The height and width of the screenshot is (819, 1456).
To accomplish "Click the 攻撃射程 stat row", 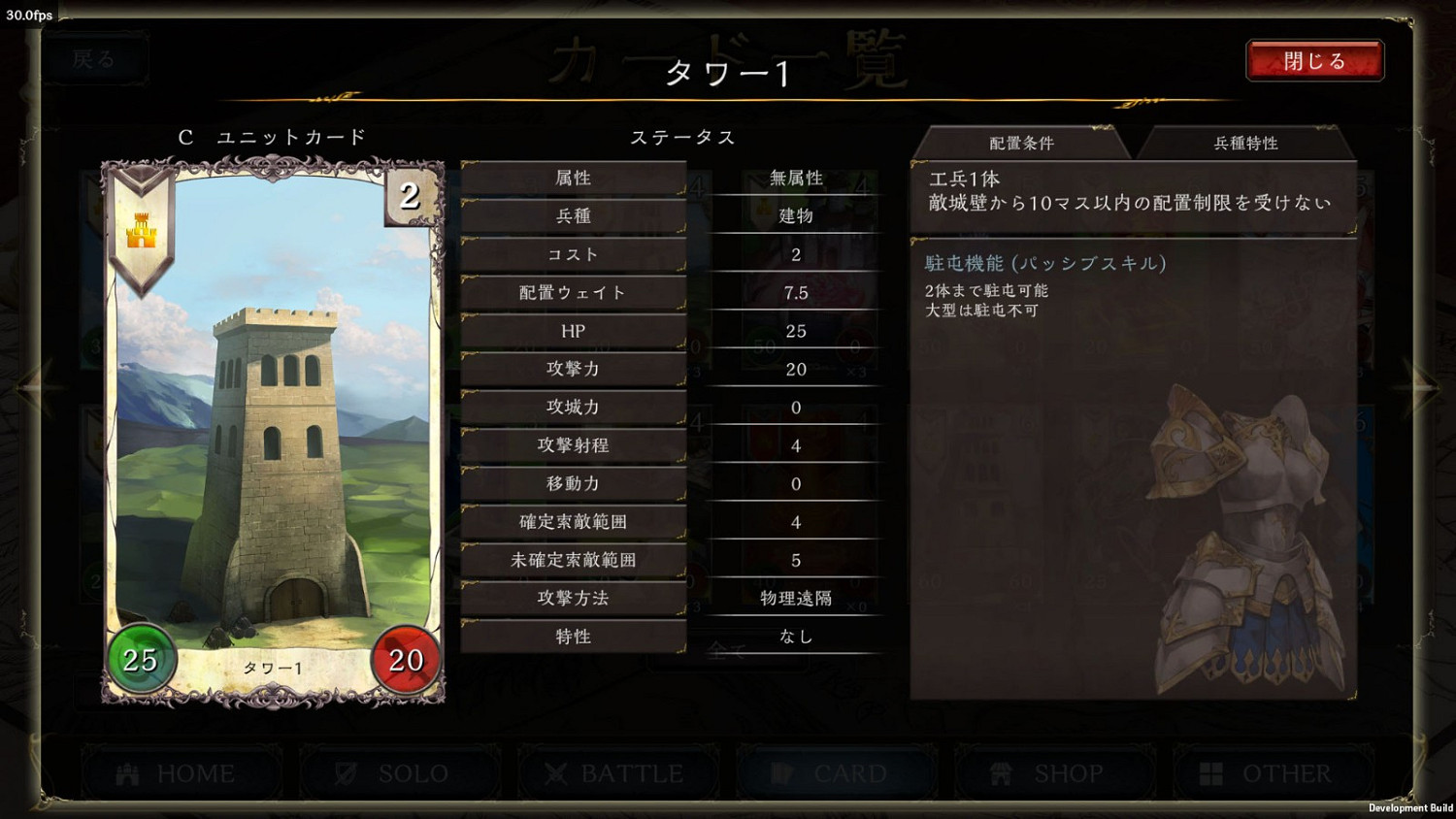I will pos(574,445).
